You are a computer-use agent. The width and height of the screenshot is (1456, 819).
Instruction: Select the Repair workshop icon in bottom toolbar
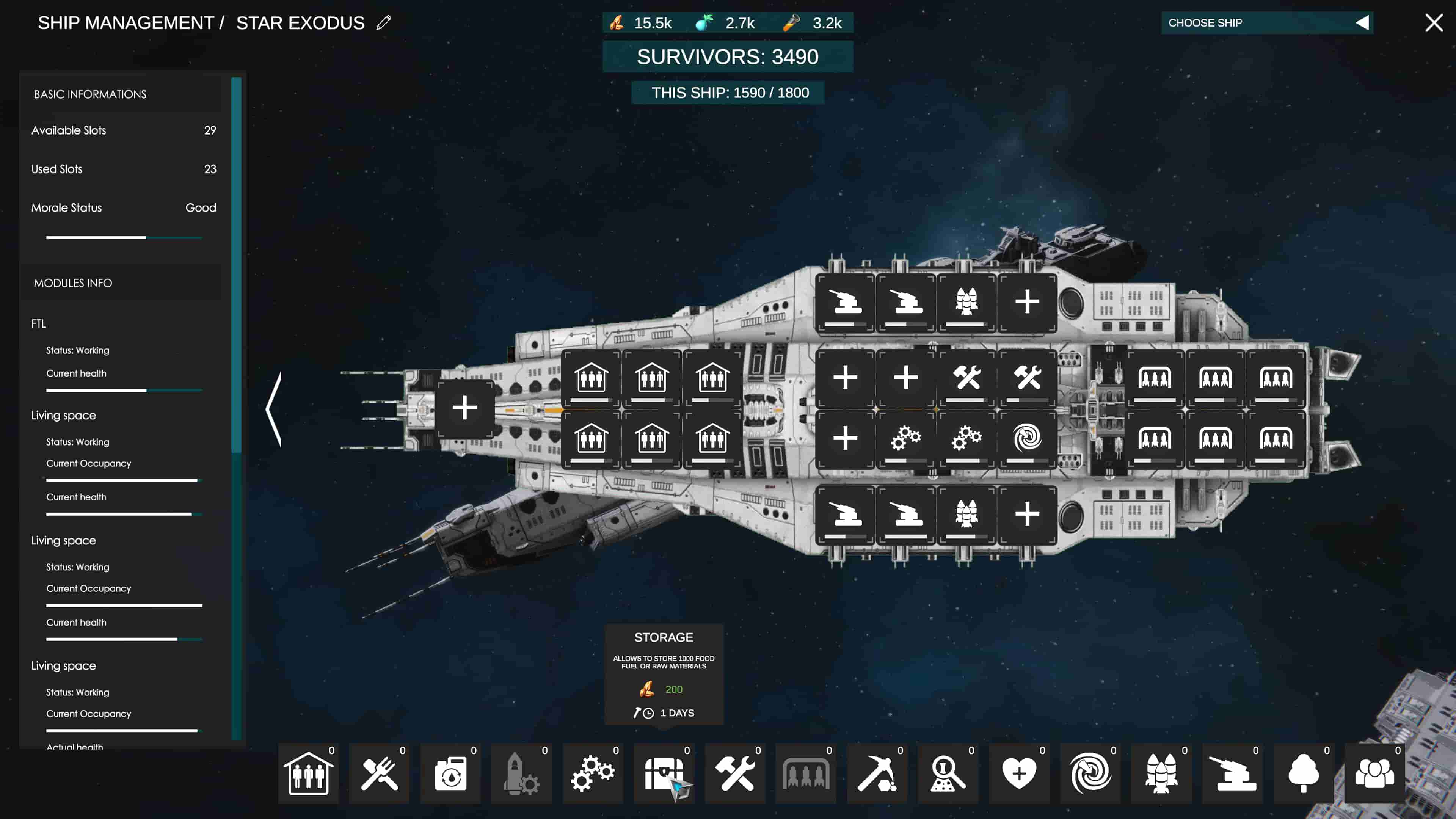point(735,774)
